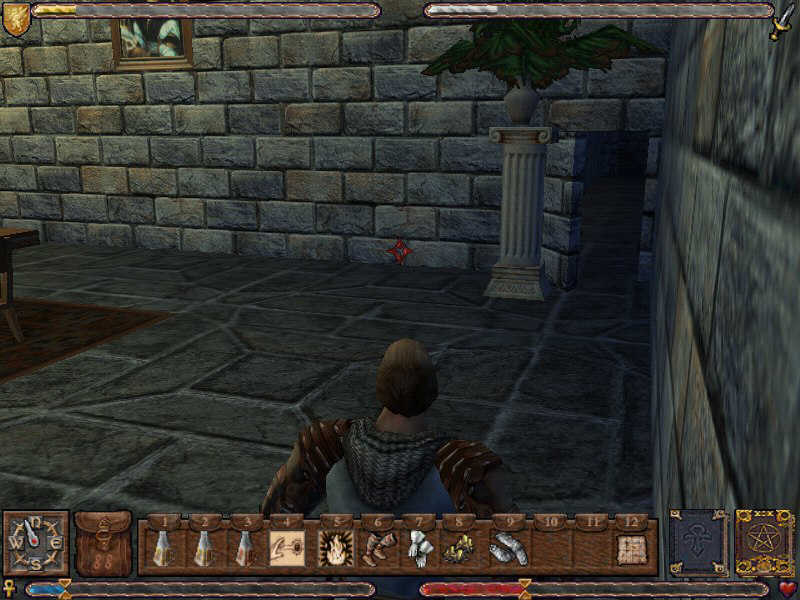Open the pentagram spellbook
The height and width of the screenshot is (600, 800).
click(x=765, y=544)
